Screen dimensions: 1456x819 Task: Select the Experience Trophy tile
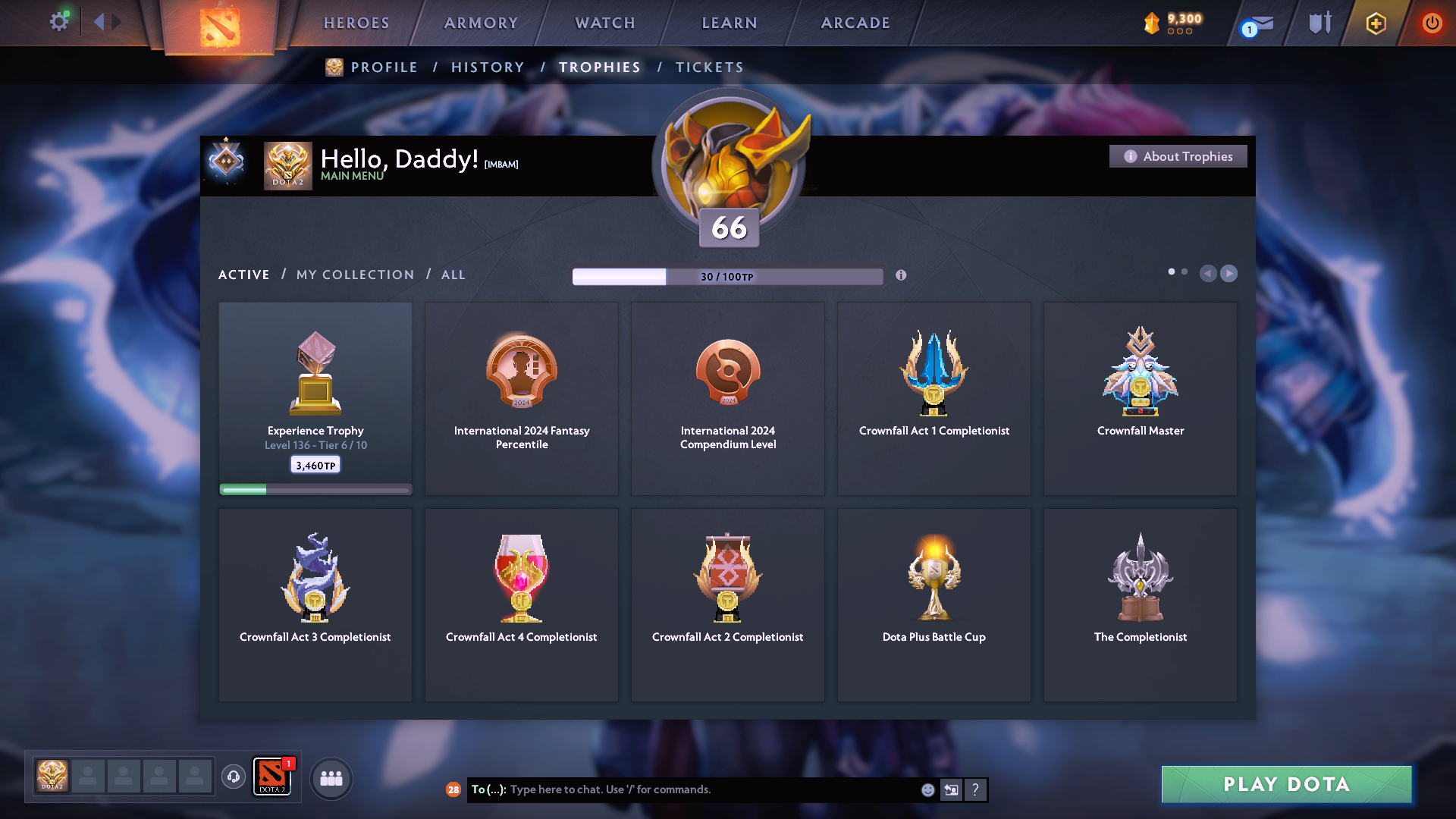coord(315,398)
